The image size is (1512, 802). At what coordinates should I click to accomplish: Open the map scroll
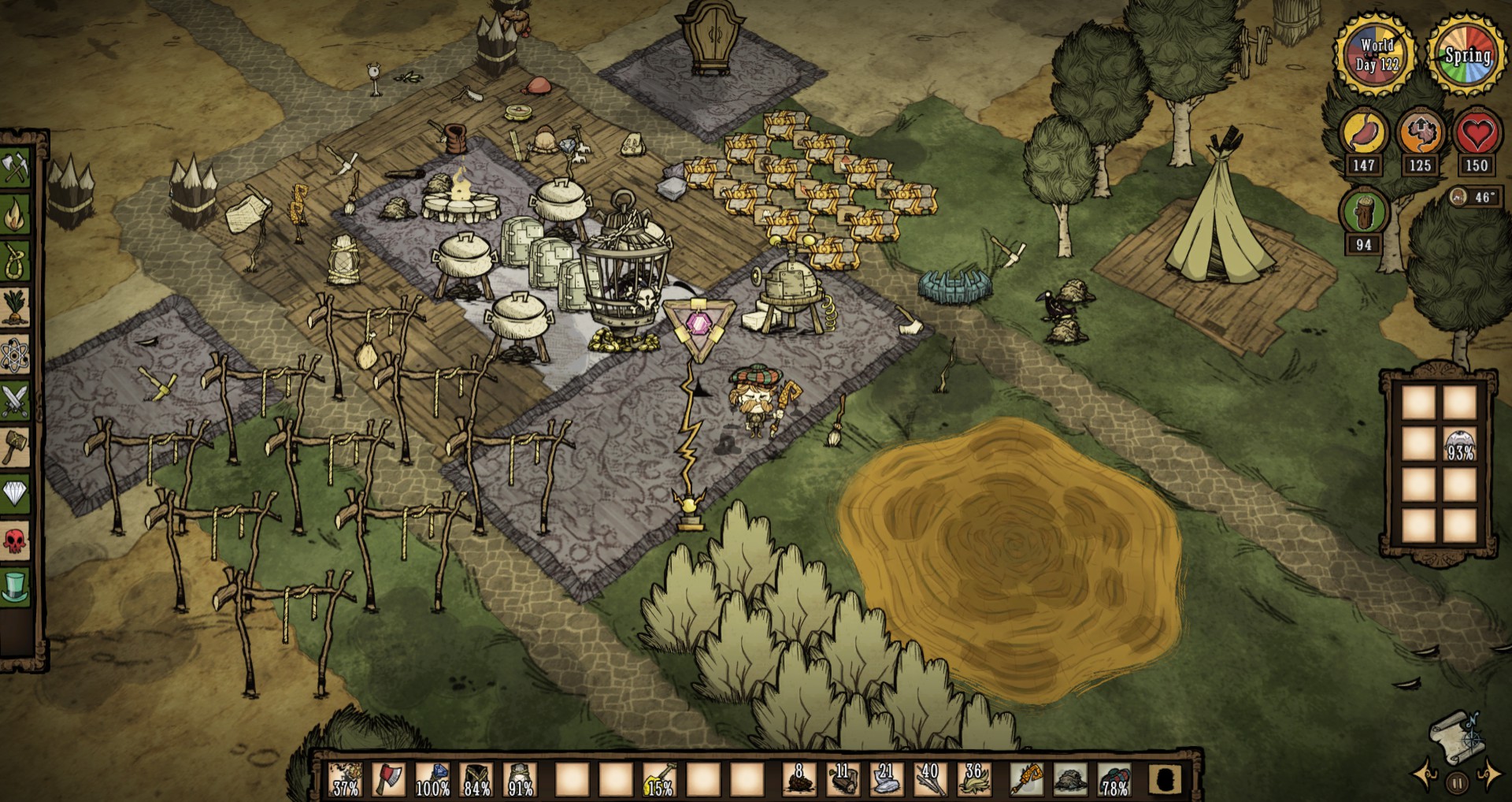click(1455, 738)
